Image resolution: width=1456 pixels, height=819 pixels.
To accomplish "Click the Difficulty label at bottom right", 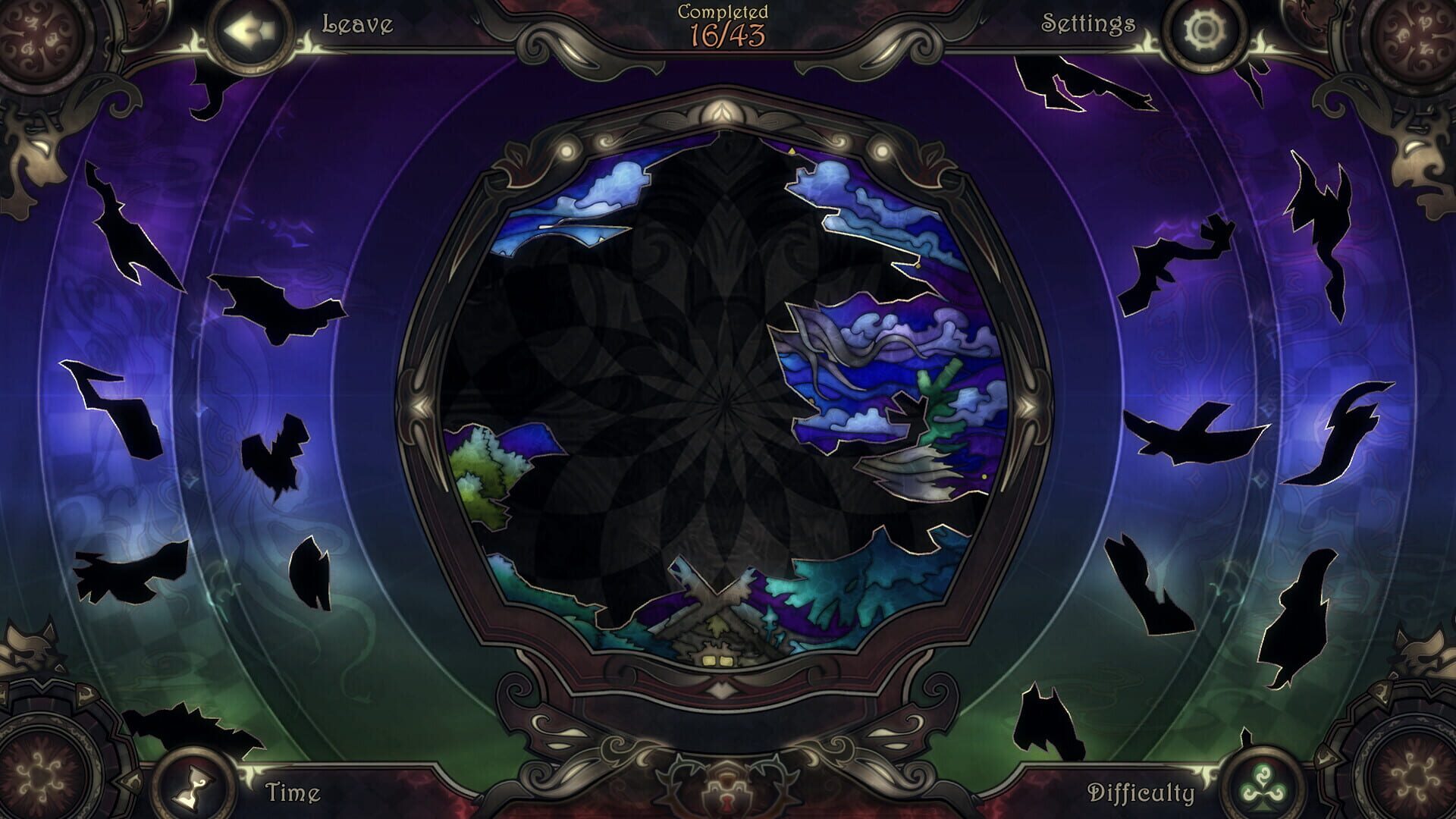I will (1142, 793).
